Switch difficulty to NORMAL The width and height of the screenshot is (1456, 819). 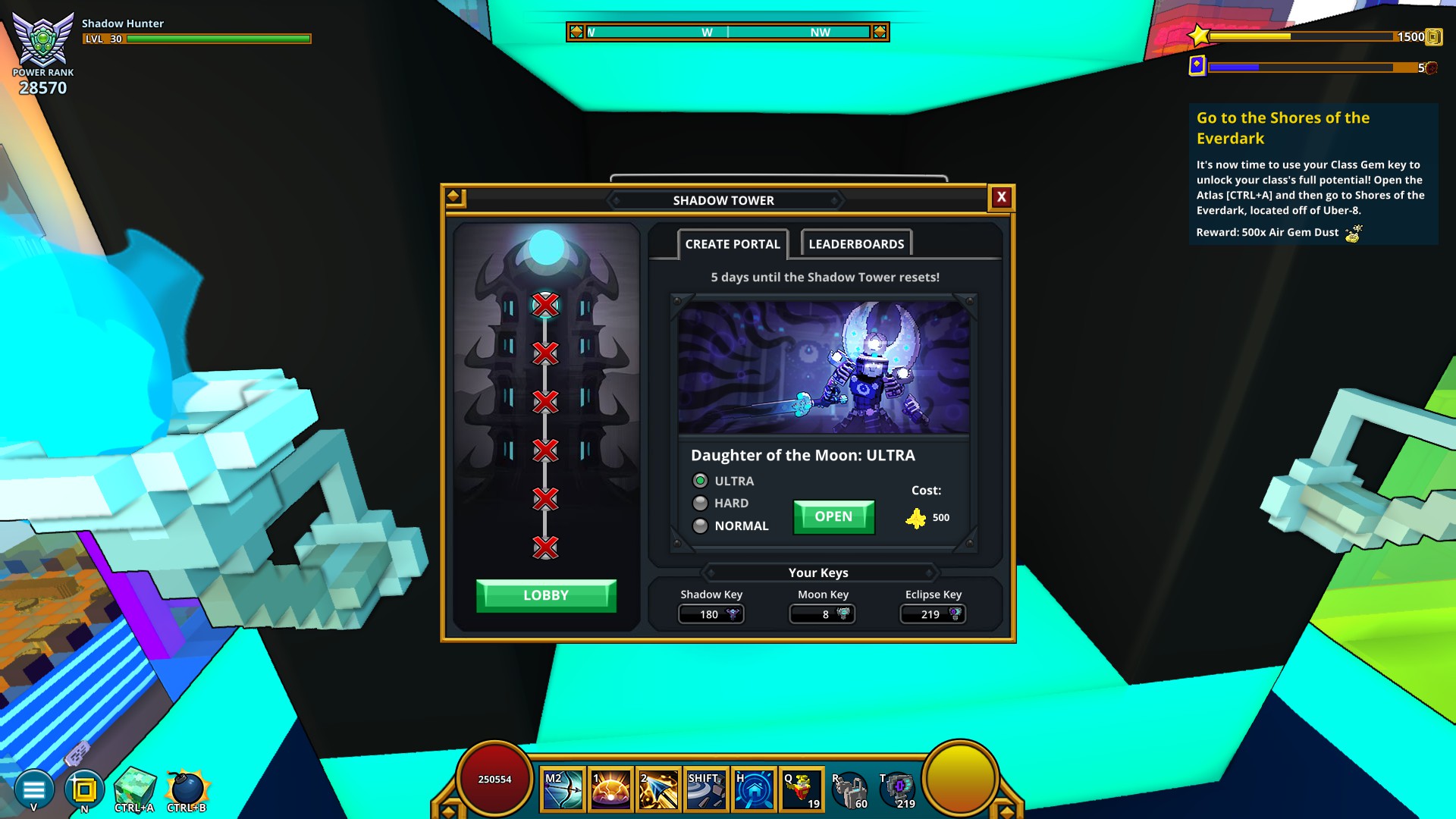pyautogui.click(x=700, y=526)
